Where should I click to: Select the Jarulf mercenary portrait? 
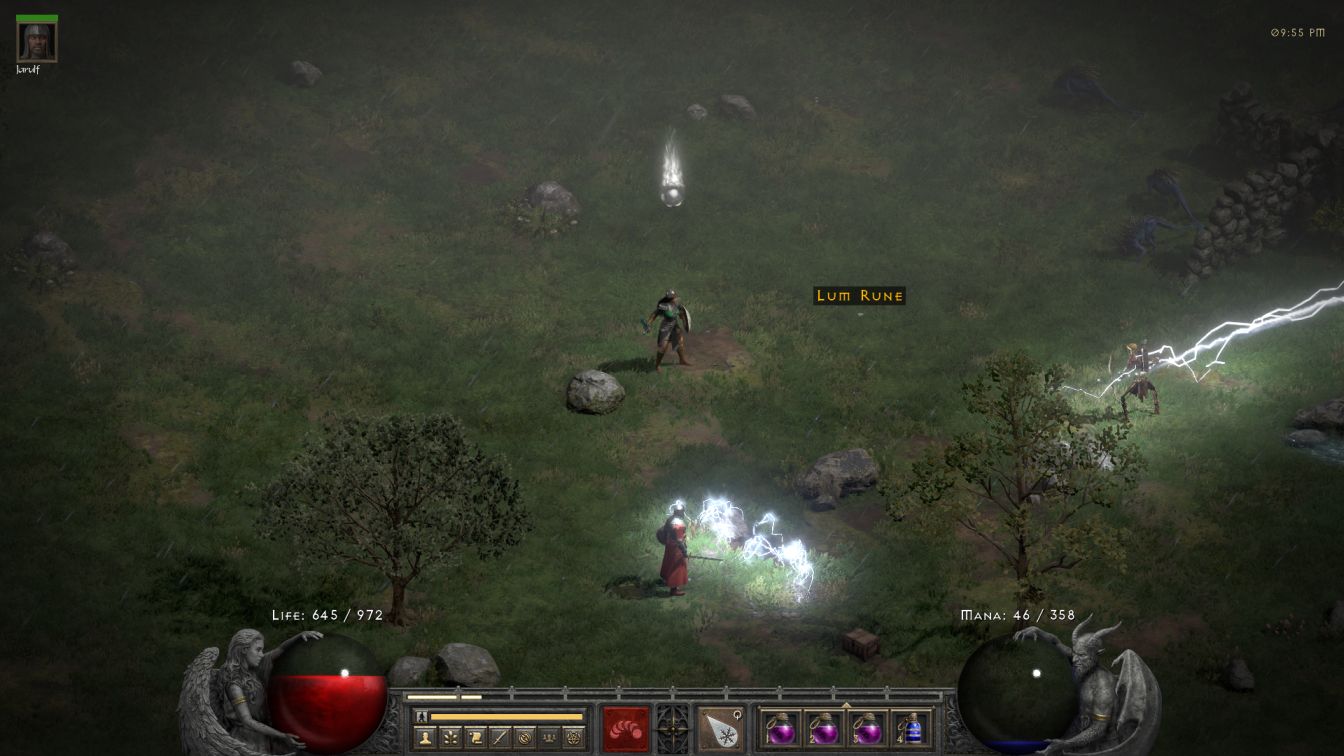coord(37,42)
